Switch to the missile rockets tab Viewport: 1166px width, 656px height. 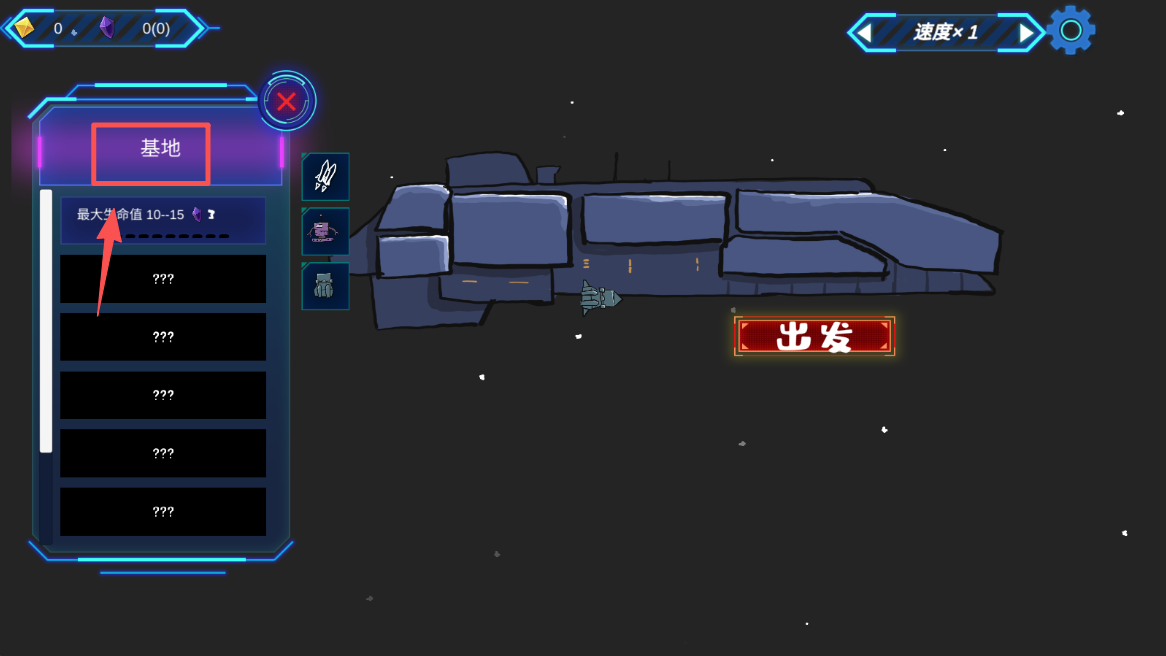[x=325, y=176]
